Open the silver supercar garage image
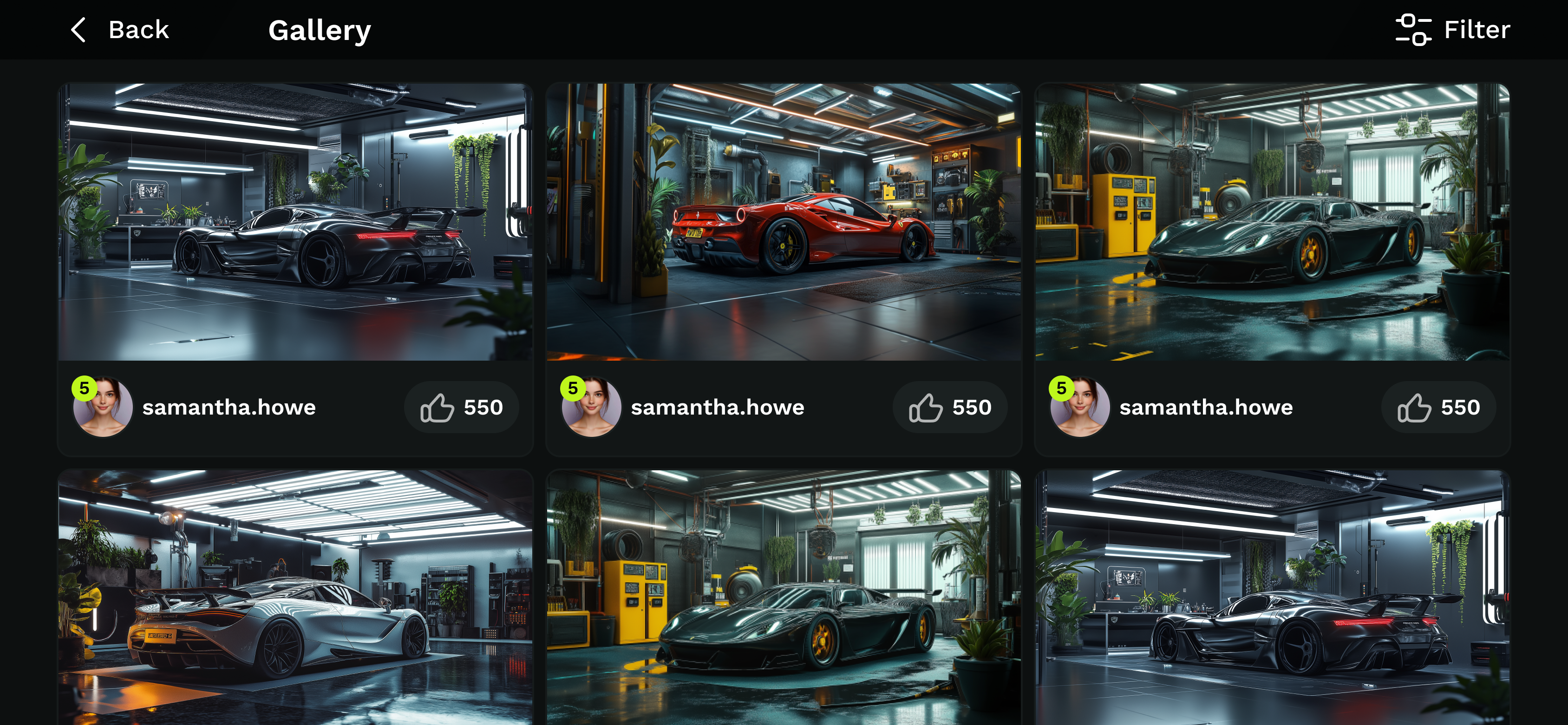The height and width of the screenshot is (725, 1568). (295, 597)
